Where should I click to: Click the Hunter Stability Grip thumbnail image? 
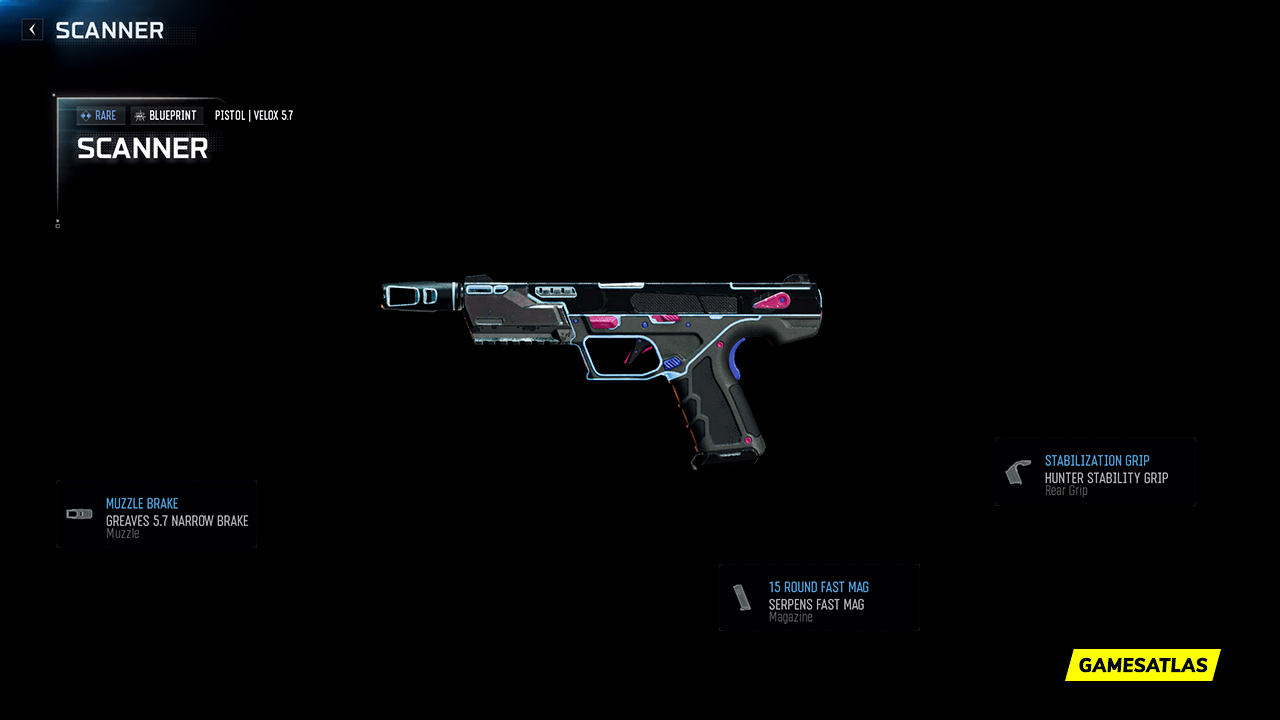click(x=1016, y=470)
